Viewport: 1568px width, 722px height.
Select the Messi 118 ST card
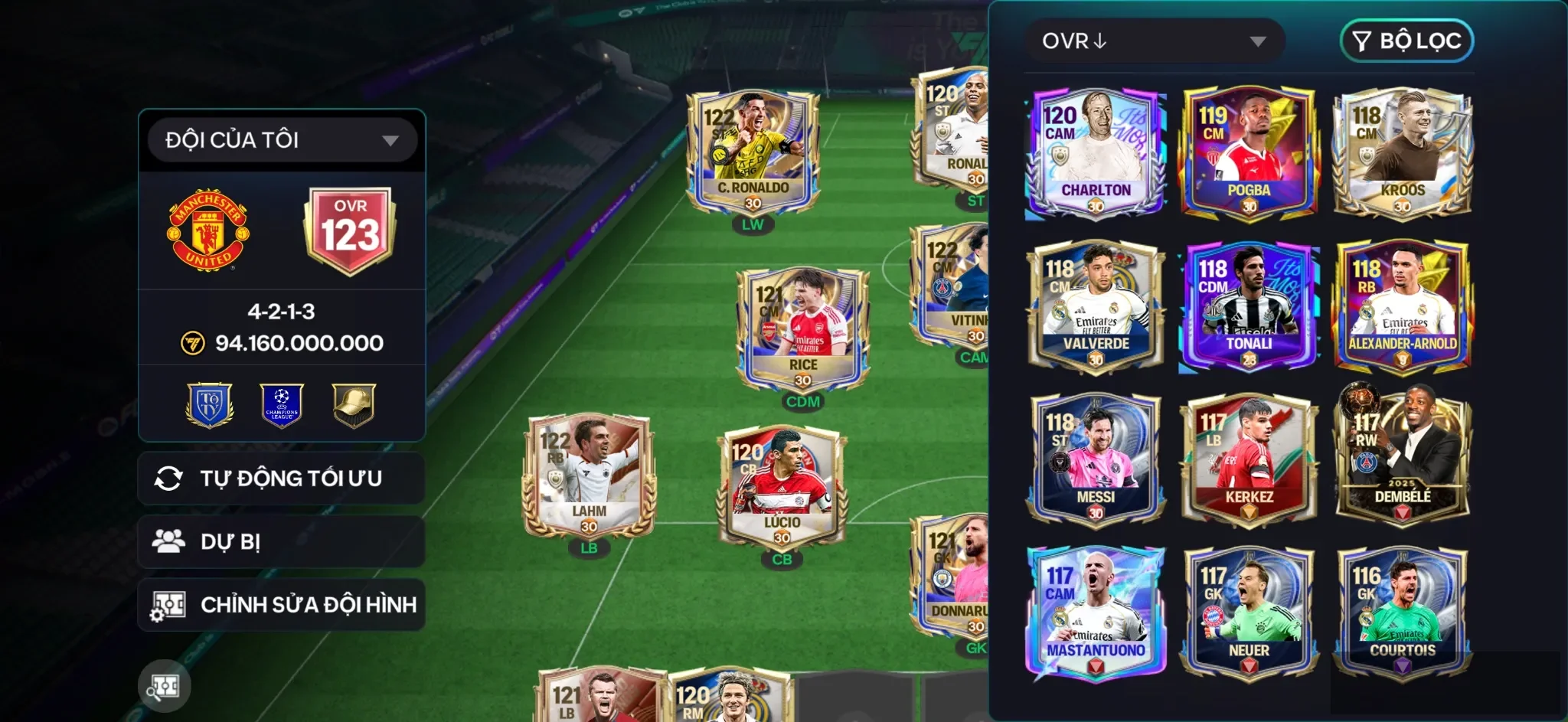[x=1096, y=459]
